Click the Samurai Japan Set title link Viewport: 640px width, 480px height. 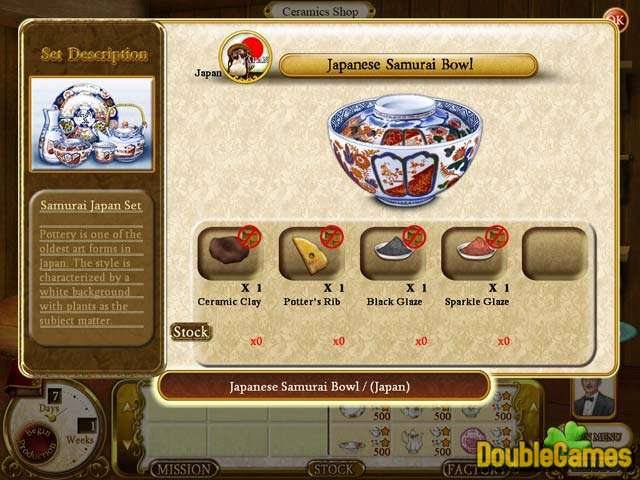pyautogui.click(x=91, y=206)
